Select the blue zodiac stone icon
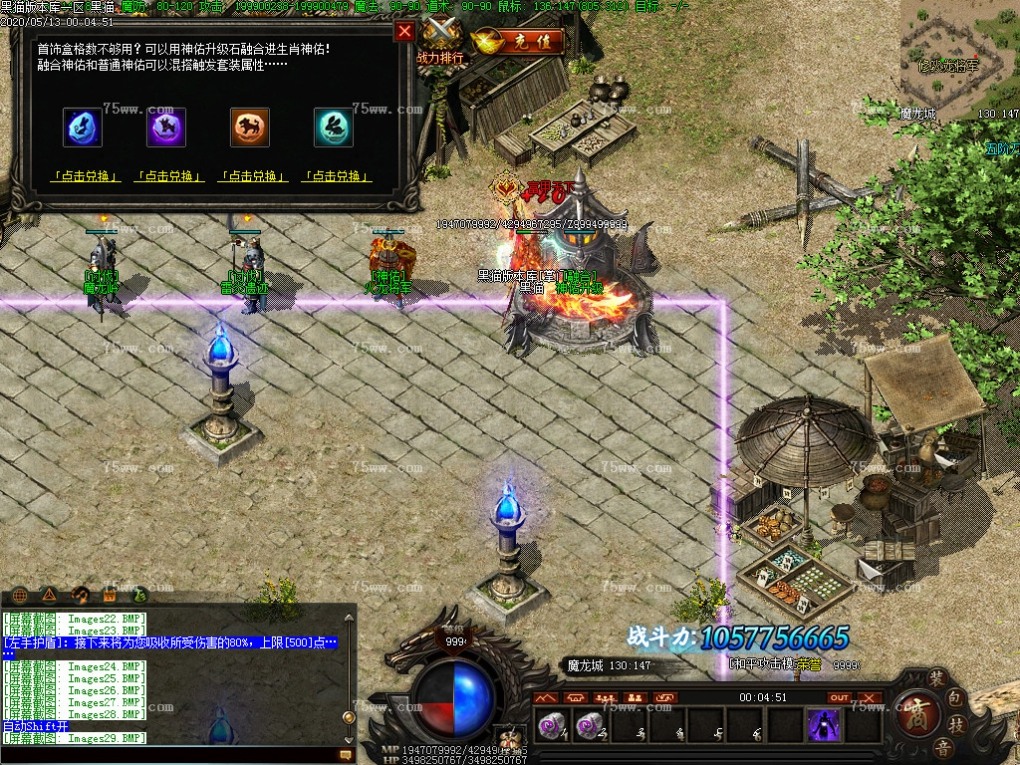This screenshot has width=1020, height=765. pyautogui.click(x=83, y=128)
